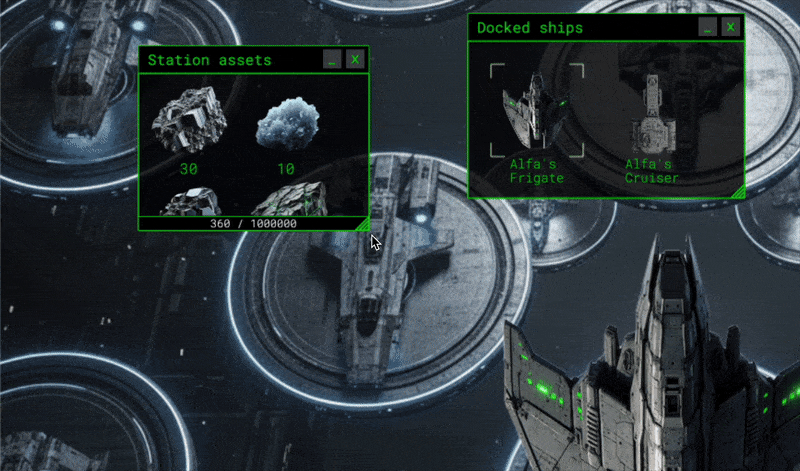800x471 pixels.
Task: Click the Station assets resize corner
Action: pyautogui.click(x=363, y=225)
